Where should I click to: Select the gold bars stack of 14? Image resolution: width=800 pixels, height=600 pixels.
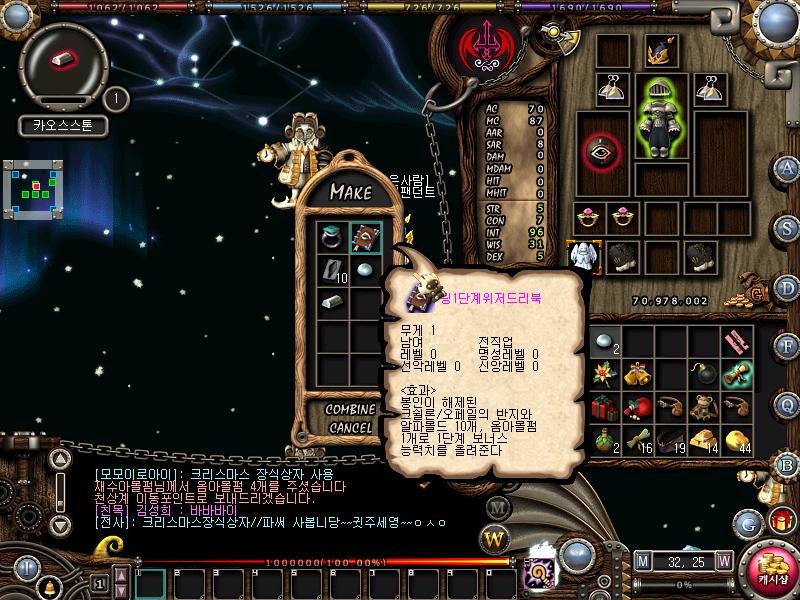click(706, 440)
